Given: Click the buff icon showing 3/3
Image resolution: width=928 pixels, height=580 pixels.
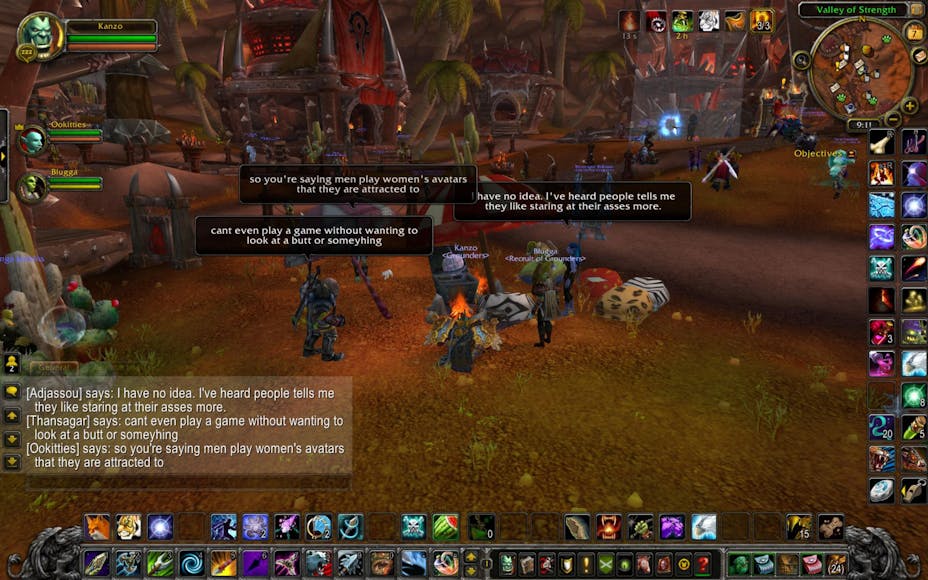Looking at the screenshot, I should click(x=762, y=21).
